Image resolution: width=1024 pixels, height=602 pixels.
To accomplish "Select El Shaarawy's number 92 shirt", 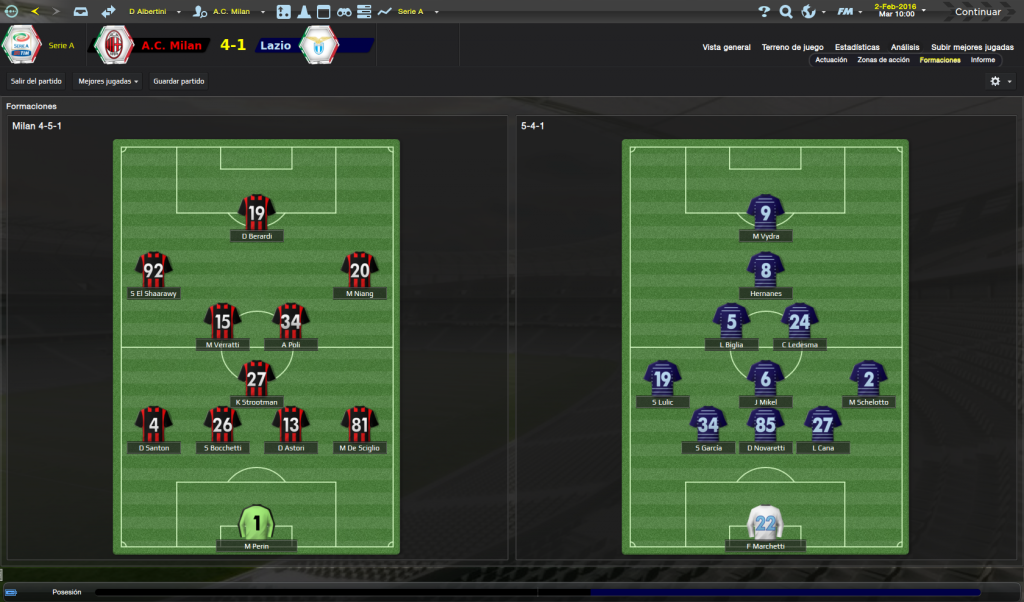I will tap(154, 269).
